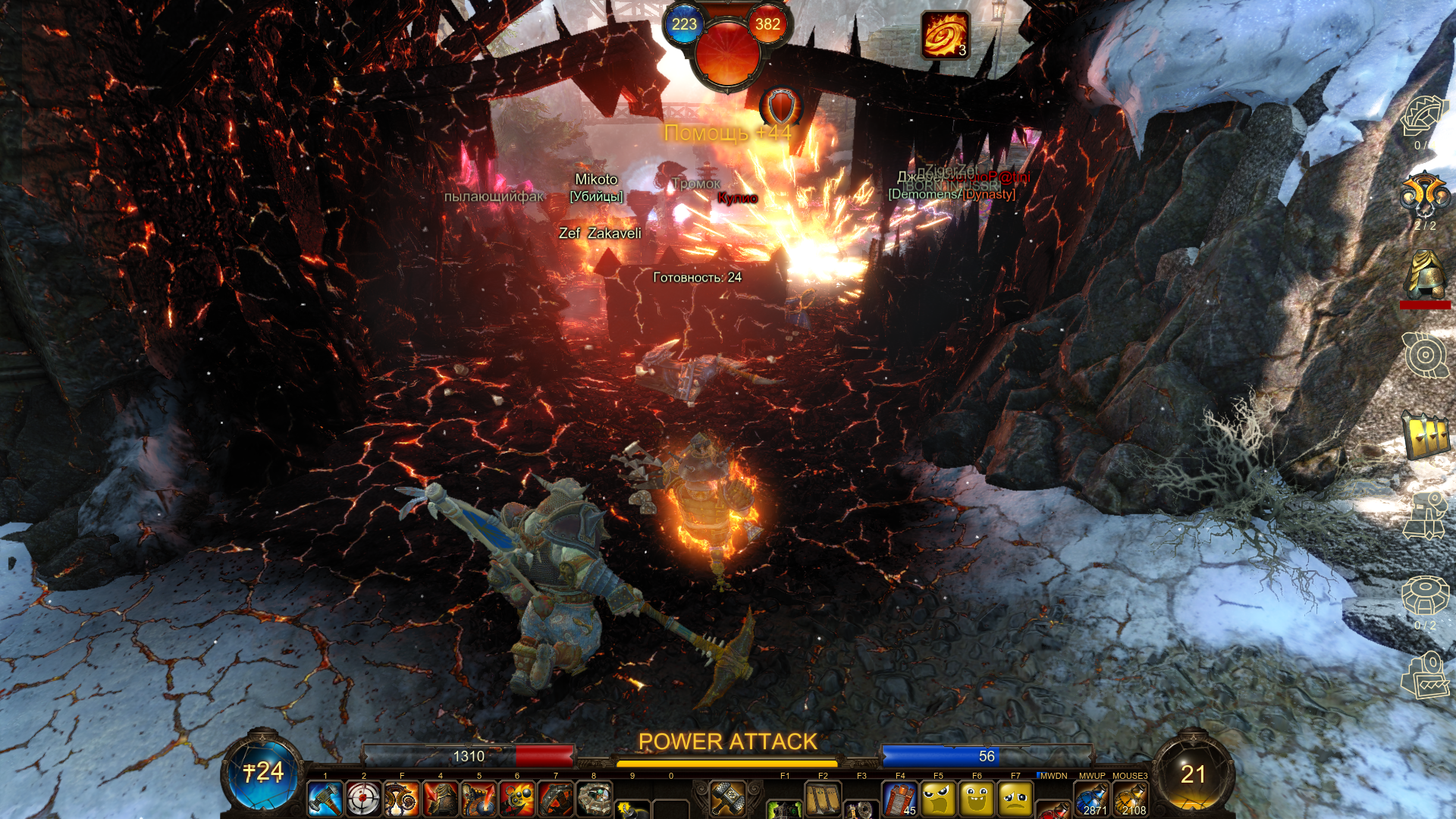Image resolution: width=1456 pixels, height=819 pixels.
Task: Deploy the wooden barricade on F2
Action: [823, 799]
